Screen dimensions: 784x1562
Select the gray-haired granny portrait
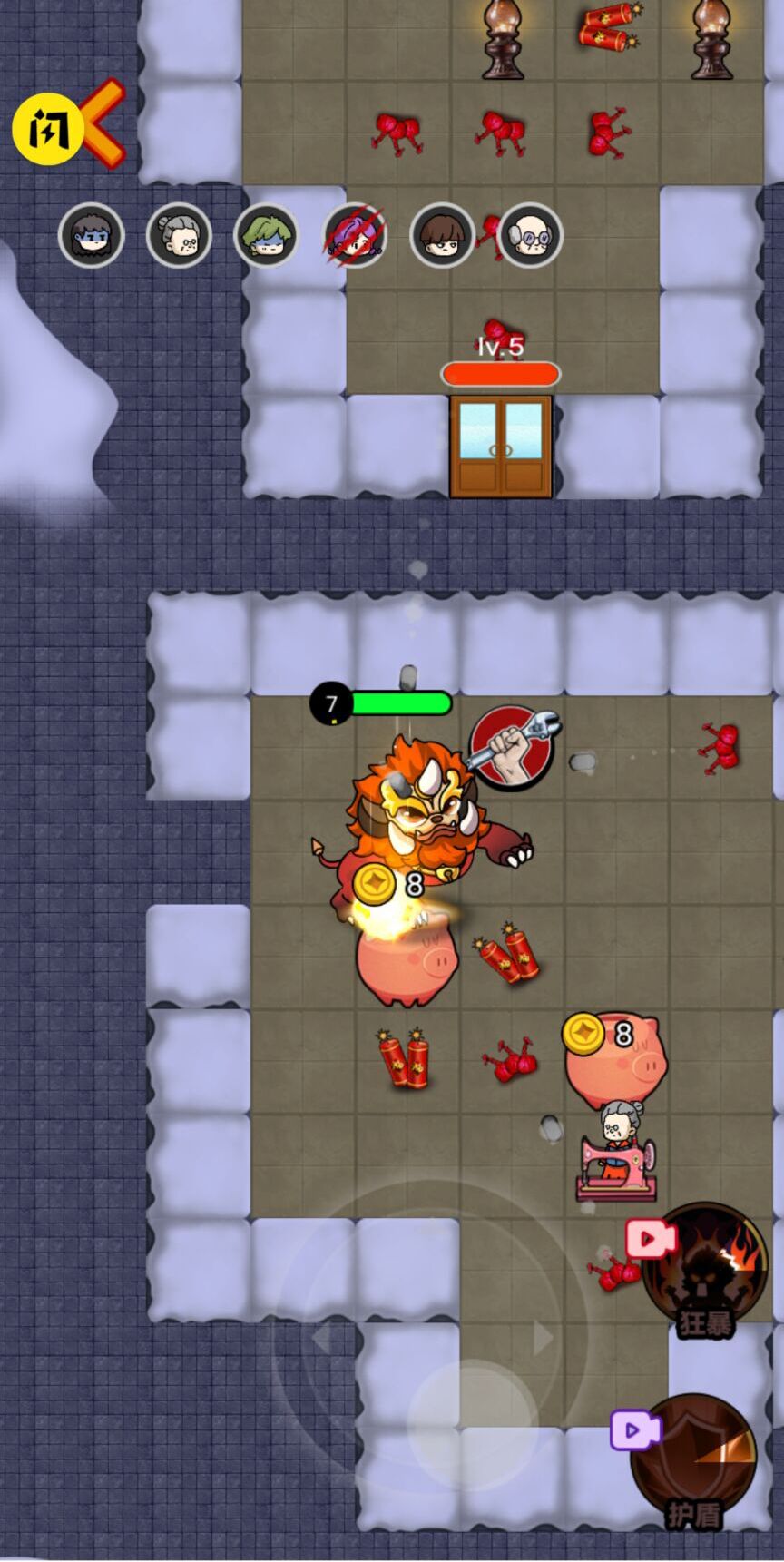(179, 235)
